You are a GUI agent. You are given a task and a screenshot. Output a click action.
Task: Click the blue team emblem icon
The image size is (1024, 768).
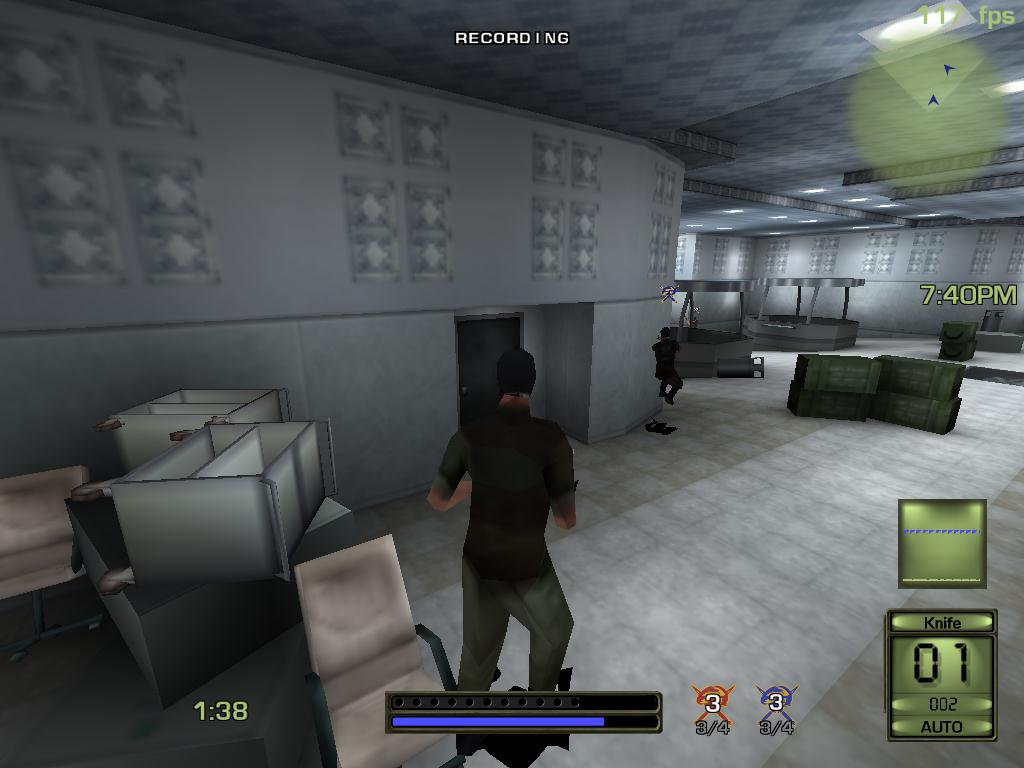(776, 700)
